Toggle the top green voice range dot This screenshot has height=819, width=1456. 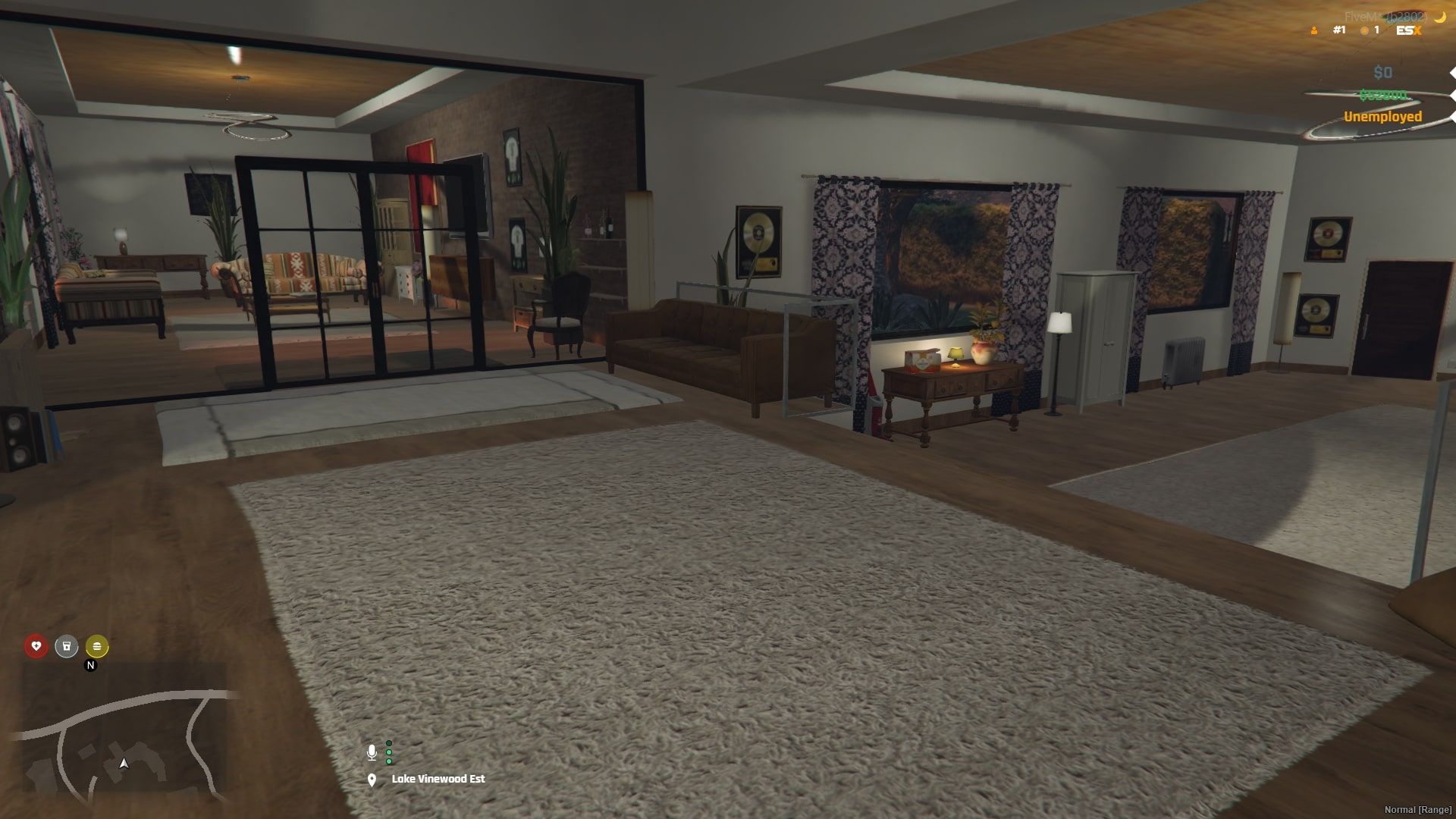click(x=389, y=742)
